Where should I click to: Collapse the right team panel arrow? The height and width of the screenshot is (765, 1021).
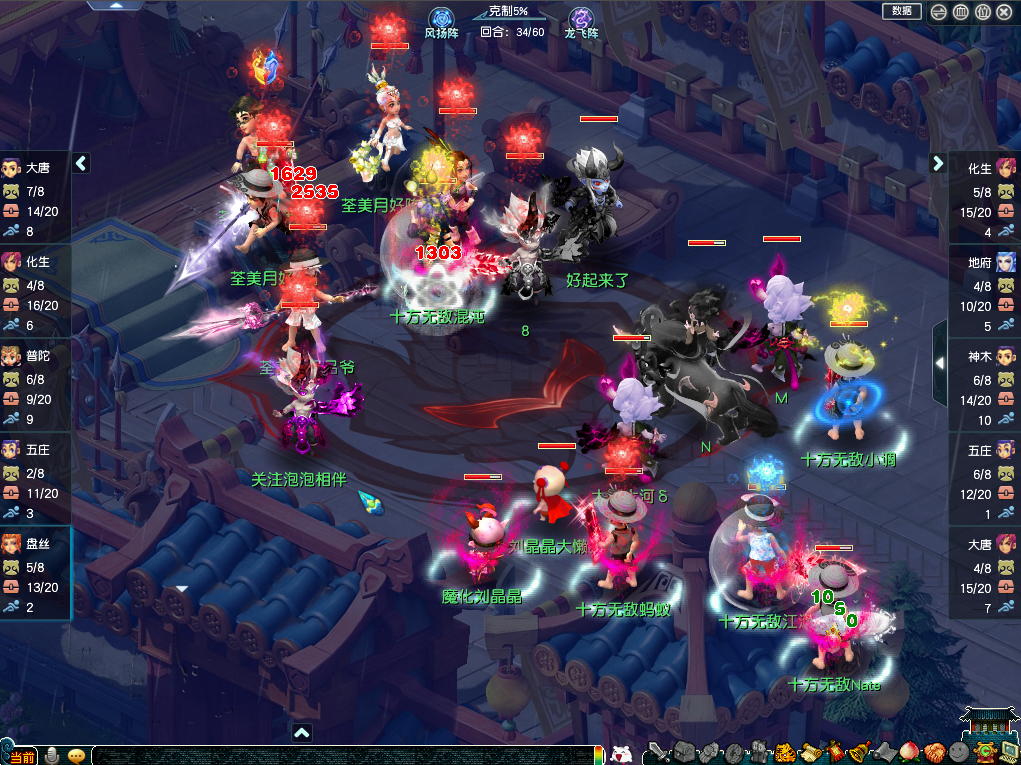point(938,162)
